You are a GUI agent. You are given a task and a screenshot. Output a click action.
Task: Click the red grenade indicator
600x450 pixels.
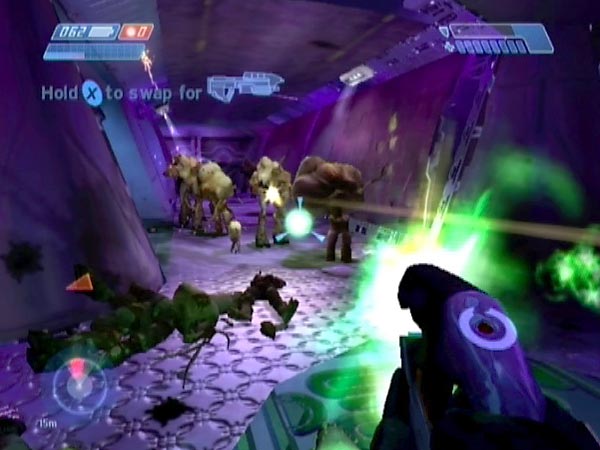136,32
